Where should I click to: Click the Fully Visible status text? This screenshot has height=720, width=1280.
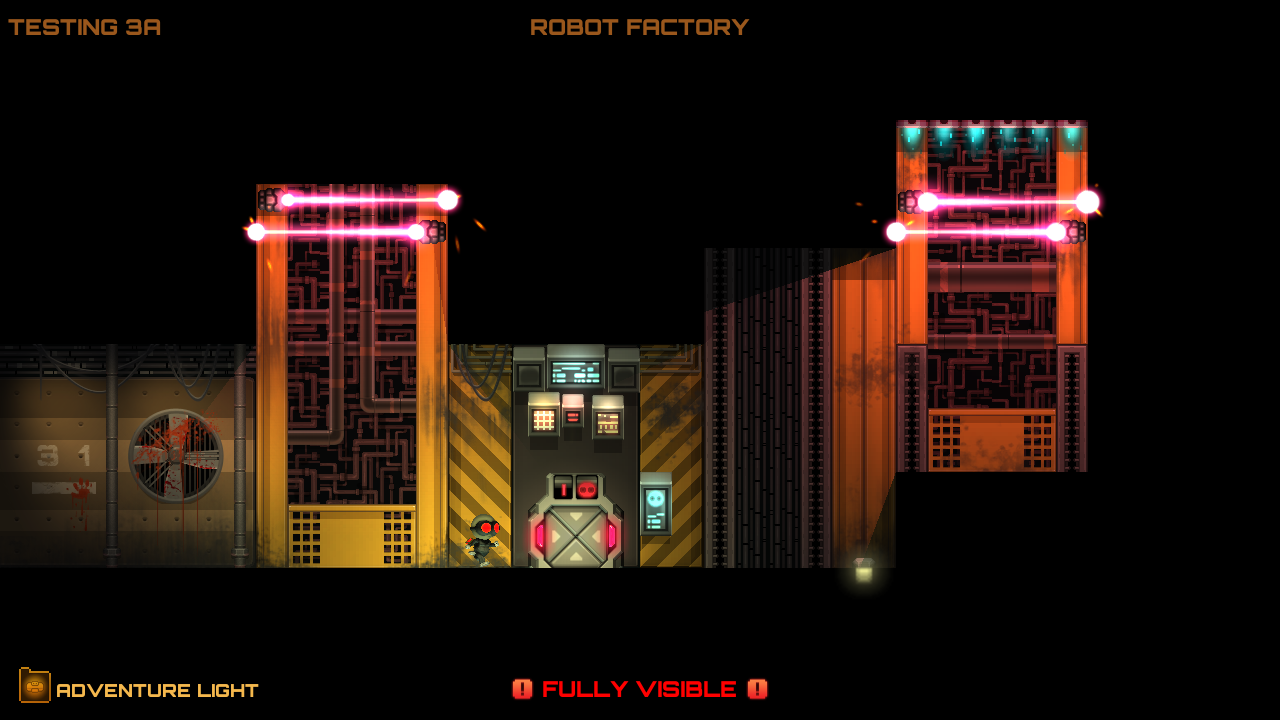point(640,689)
